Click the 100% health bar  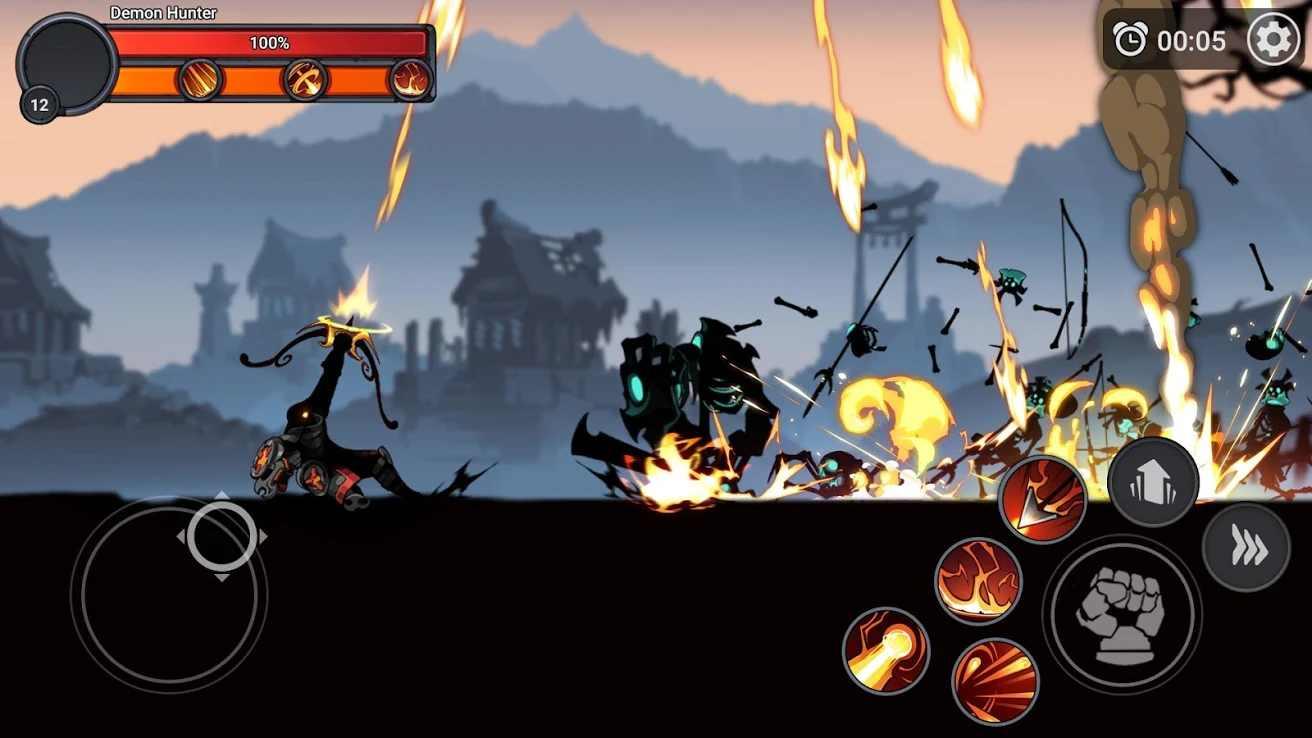[x=270, y=43]
